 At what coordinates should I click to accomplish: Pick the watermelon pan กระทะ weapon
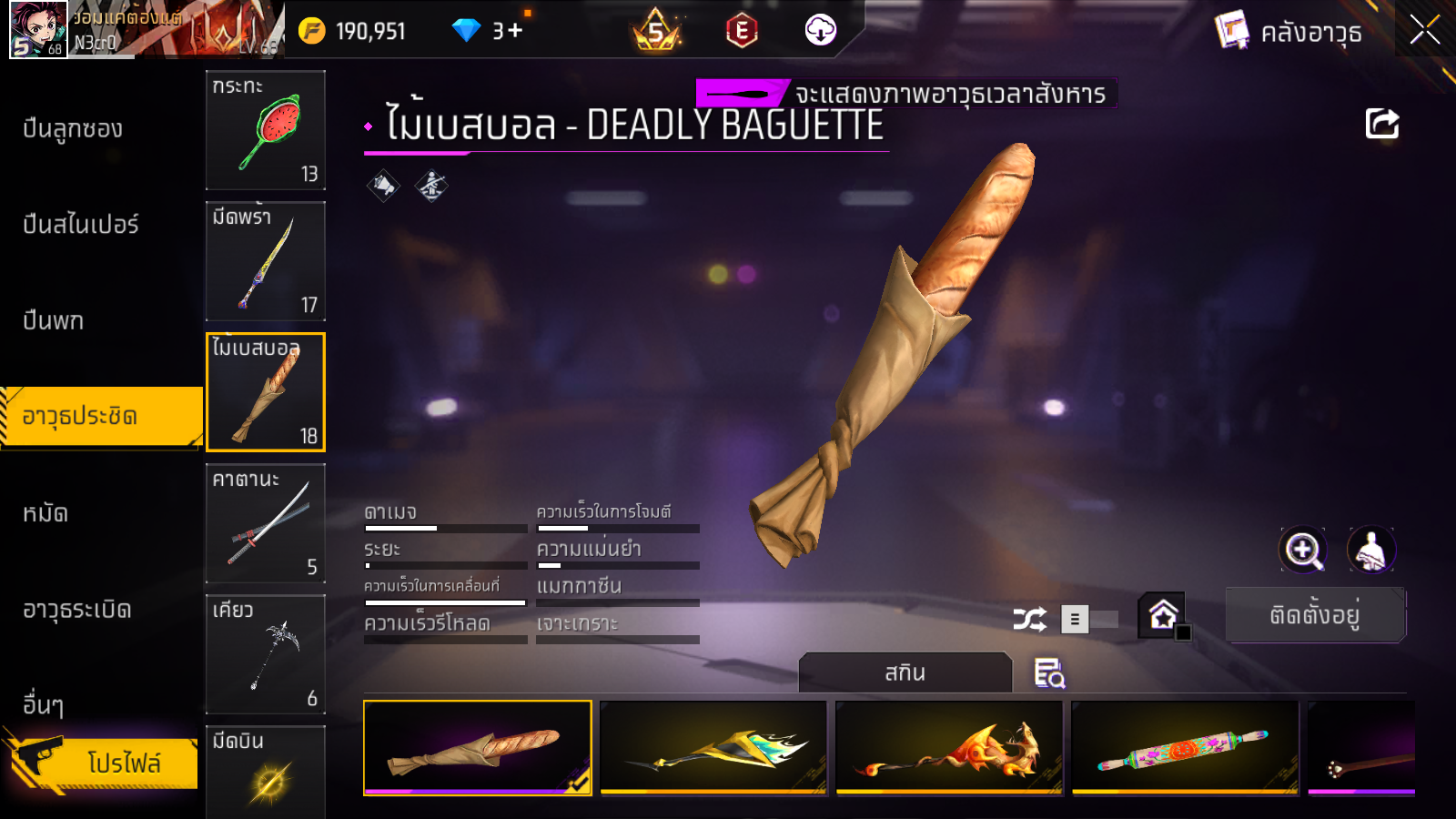click(x=265, y=130)
